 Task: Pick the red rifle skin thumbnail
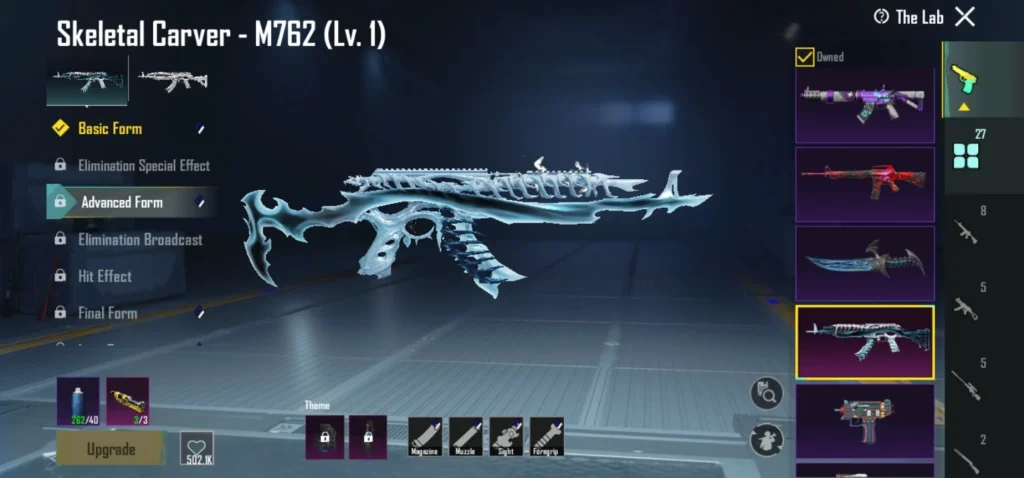pos(864,185)
